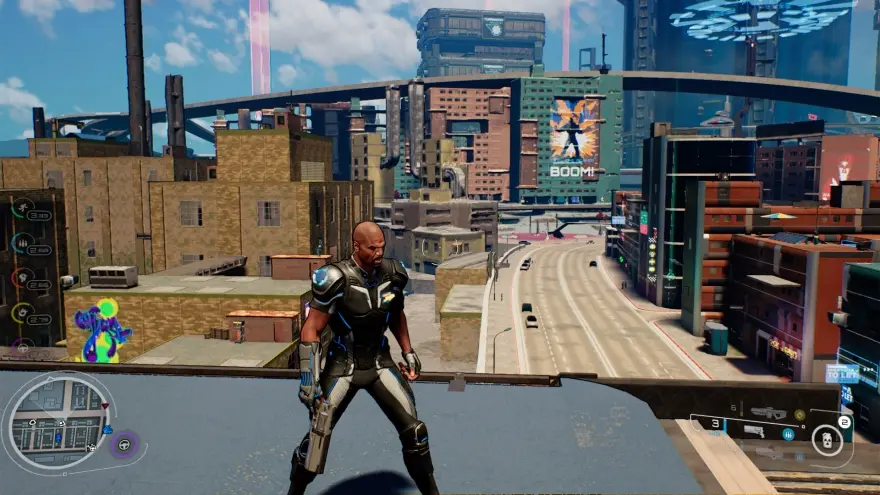Click the green Agility skill icon
Image resolution: width=880 pixels, height=495 pixels.
(21, 209)
